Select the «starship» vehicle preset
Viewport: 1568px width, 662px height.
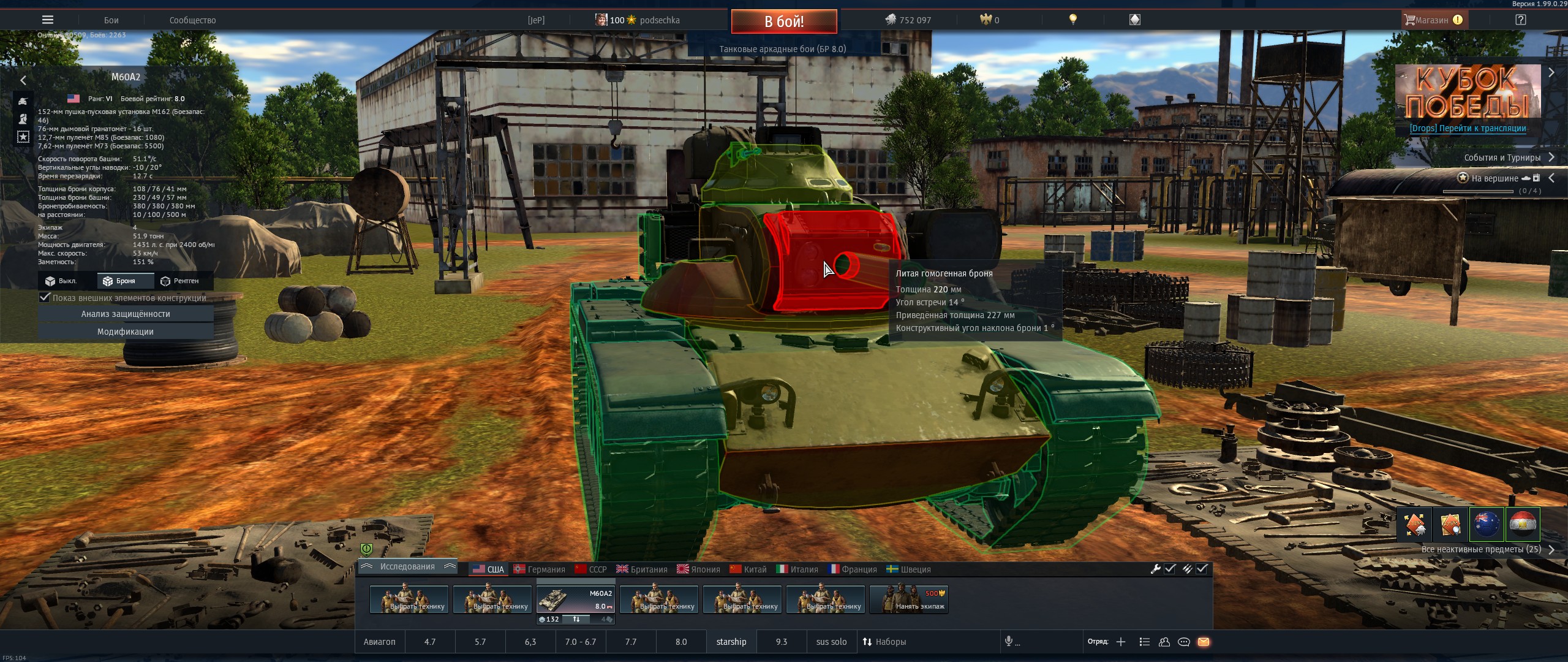[x=731, y=642]
